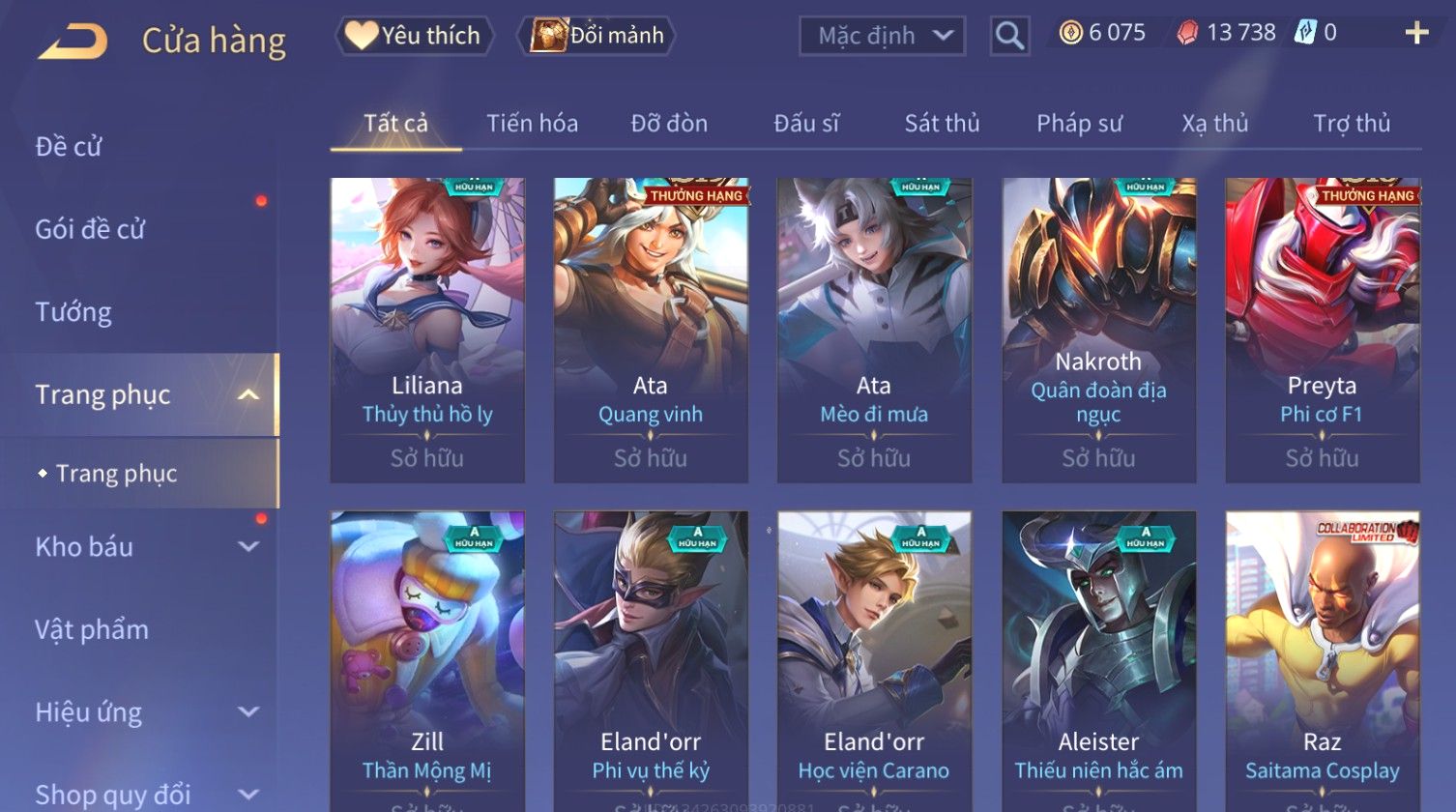Select the Trợ thủ tab
The width and height of the screenshot is (1456, 812).
pyautogui.click(x=1351, y=124)
